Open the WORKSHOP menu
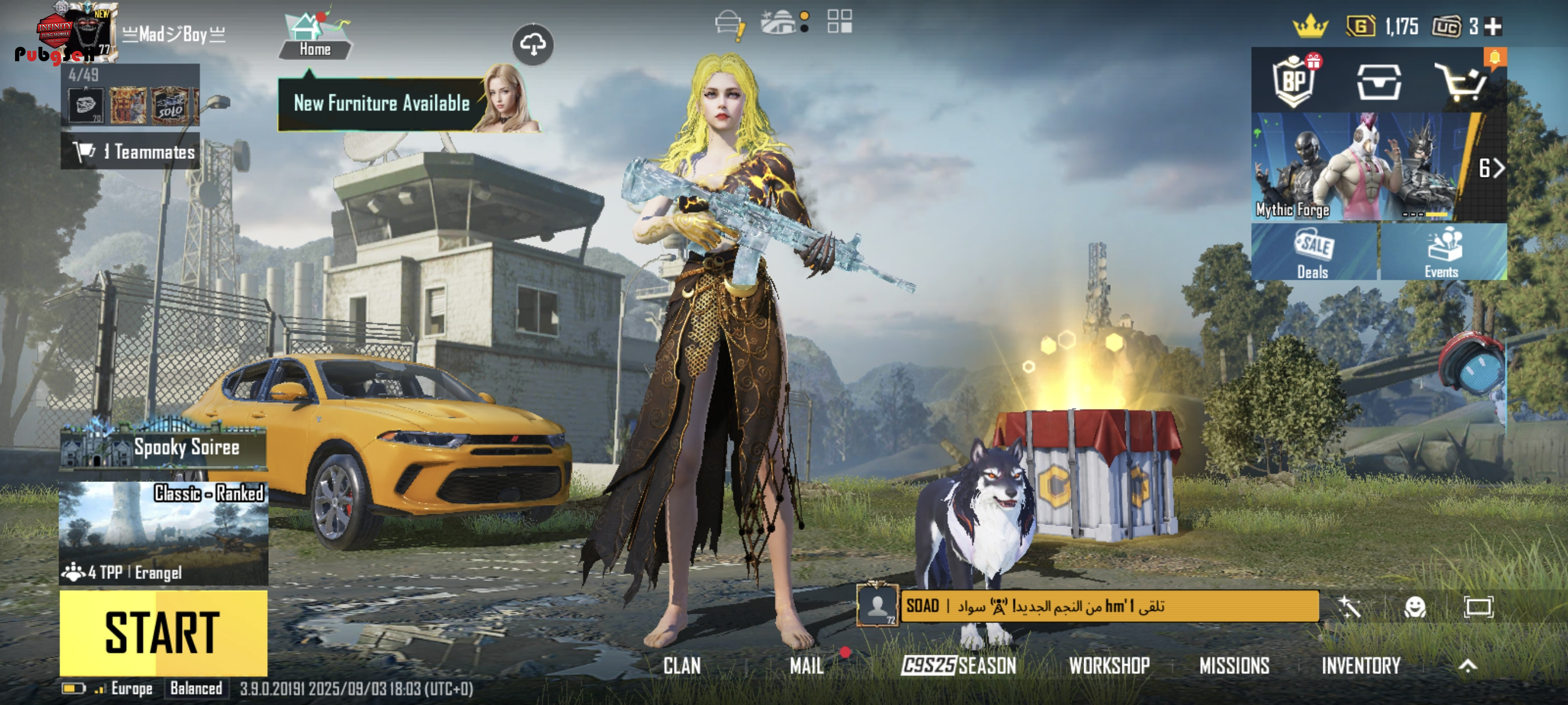Viewport: 1568px width, 705px height. coord(1109,666)
